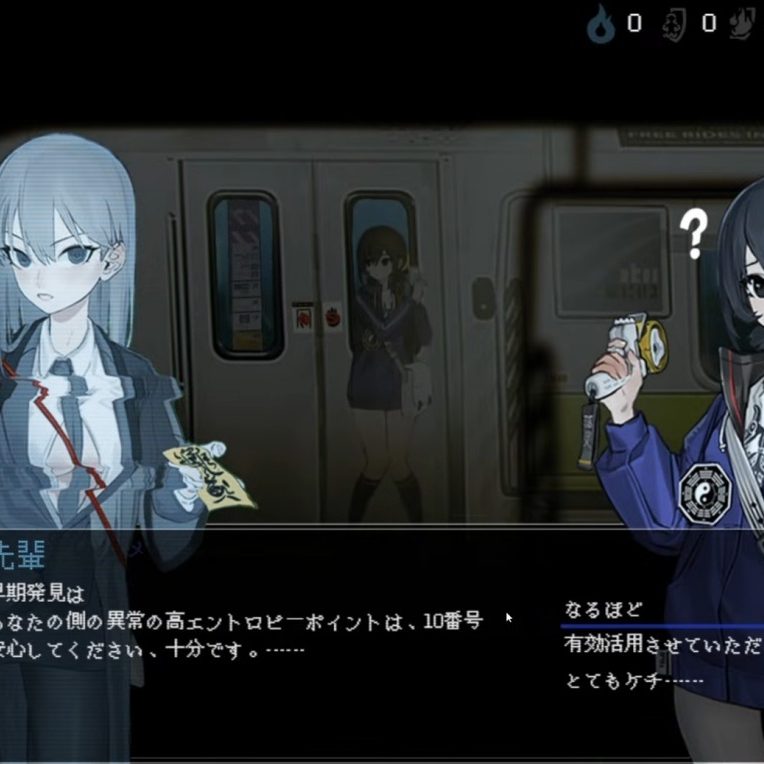Select the 有効活用させていただ reply option

pyautogui.click(x=662, y=645)
